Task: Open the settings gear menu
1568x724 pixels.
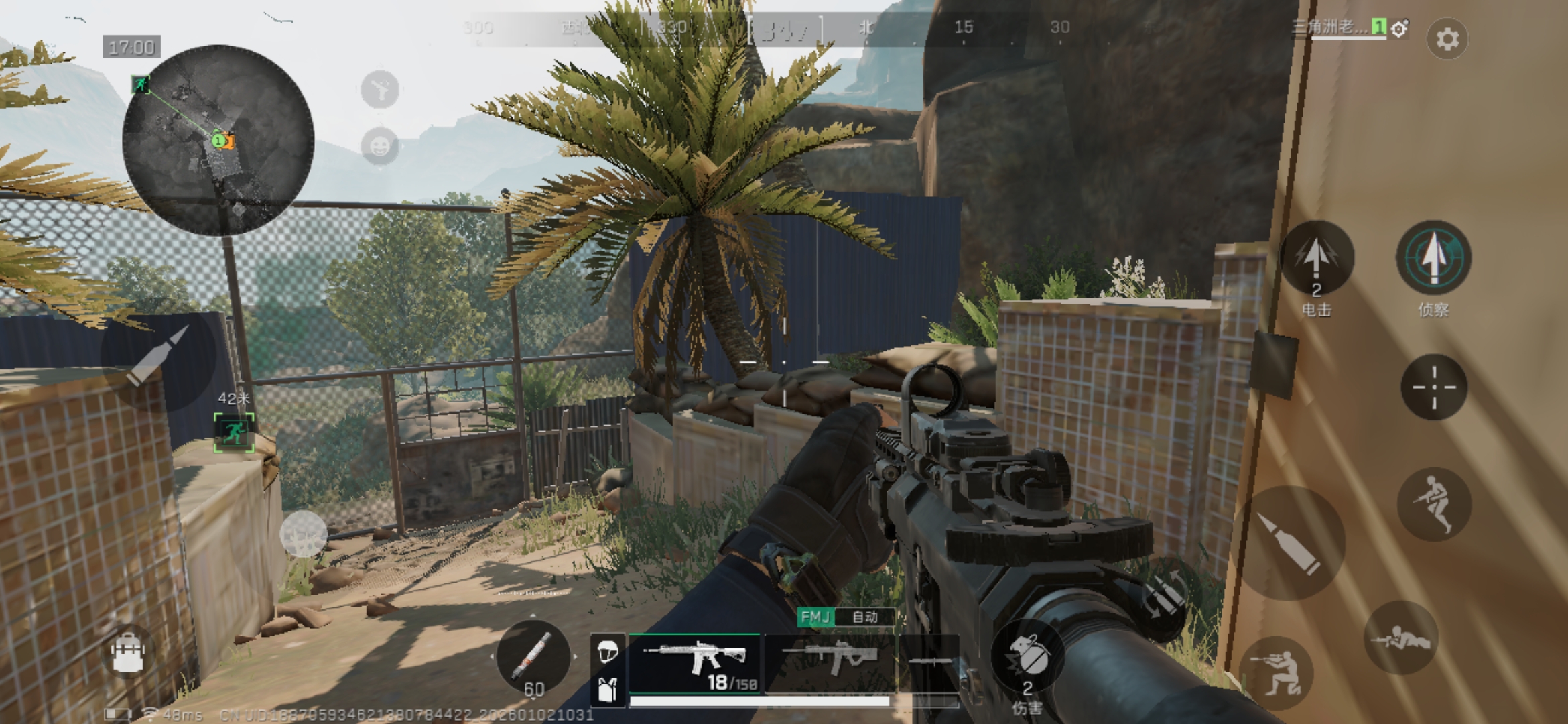Action: tap(1449, 39)
